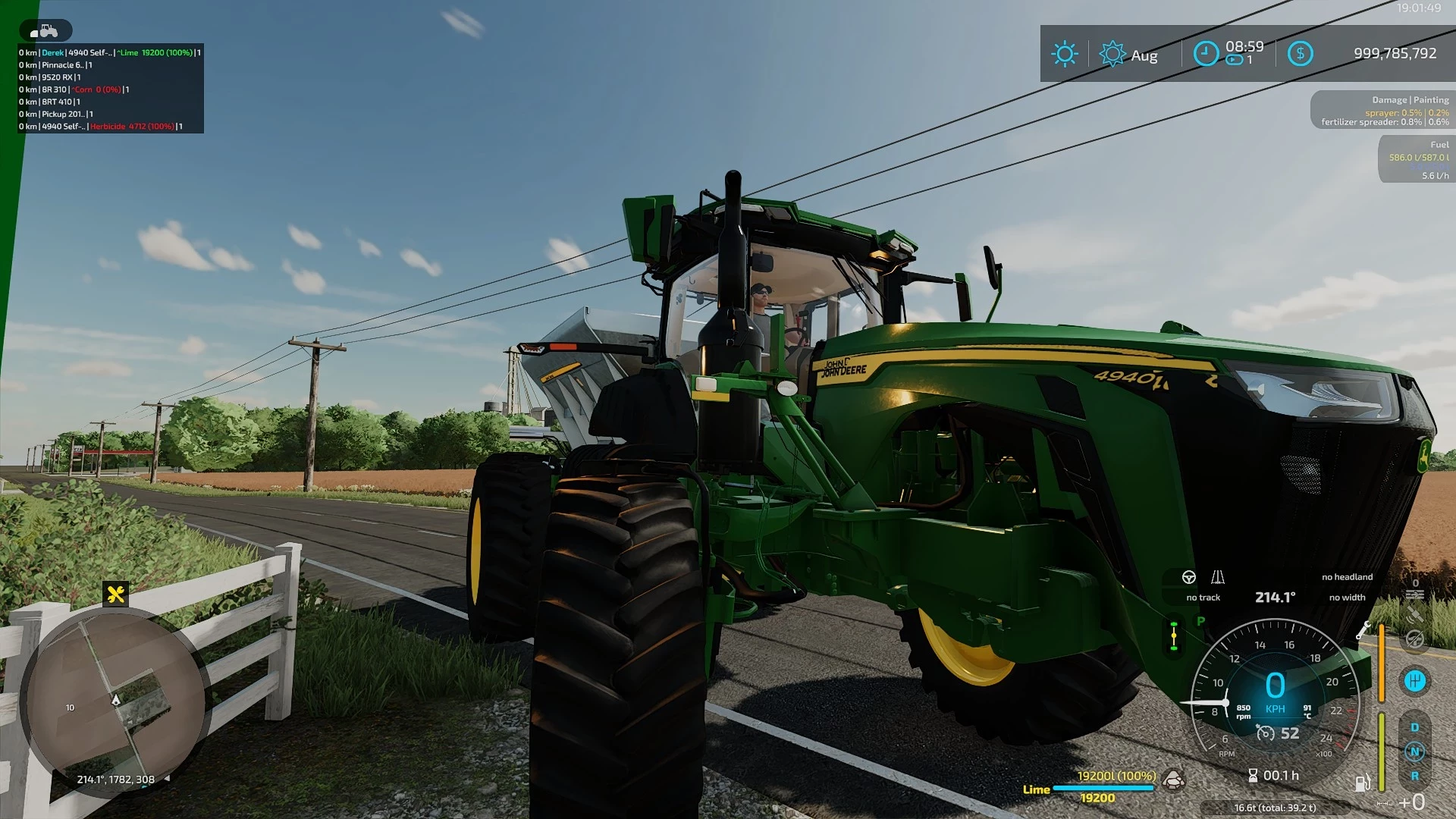The height and width of the screenshot is (819, 1456).
Task: Expand the Fuel info panel
Action: coord(1414,158)
